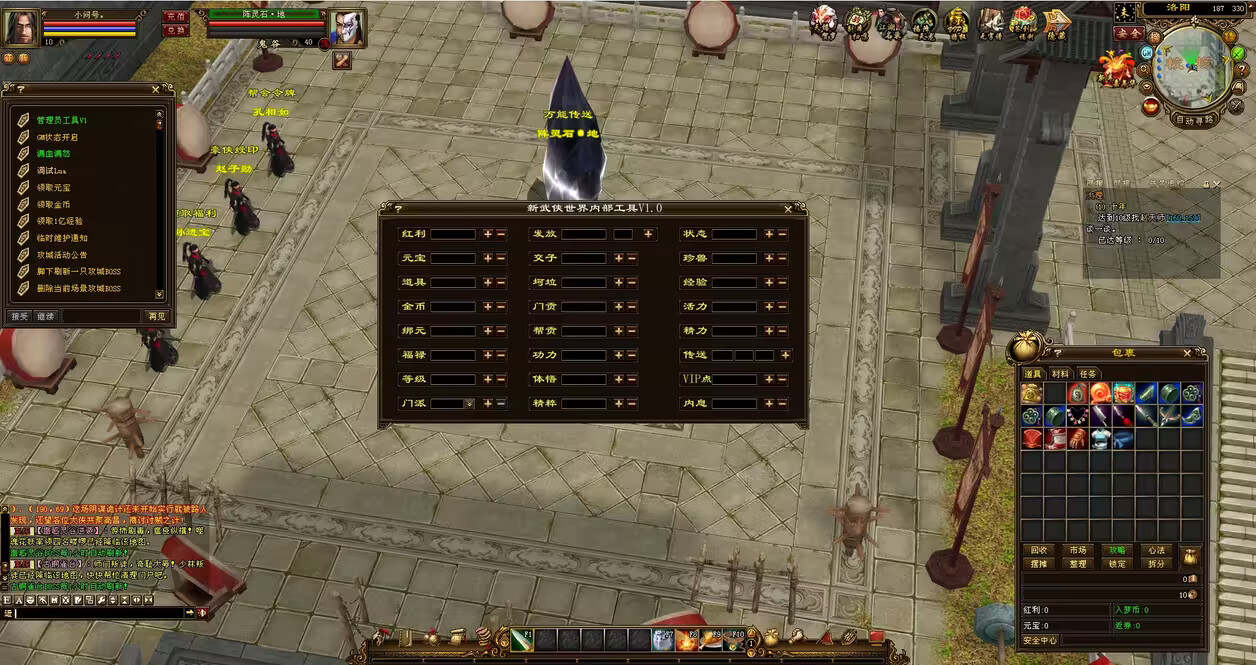Image resolution: width=1256 pixels, height=665 pixels.
Task: Add gold with the 金币 plus button
Action: [488, 307]
